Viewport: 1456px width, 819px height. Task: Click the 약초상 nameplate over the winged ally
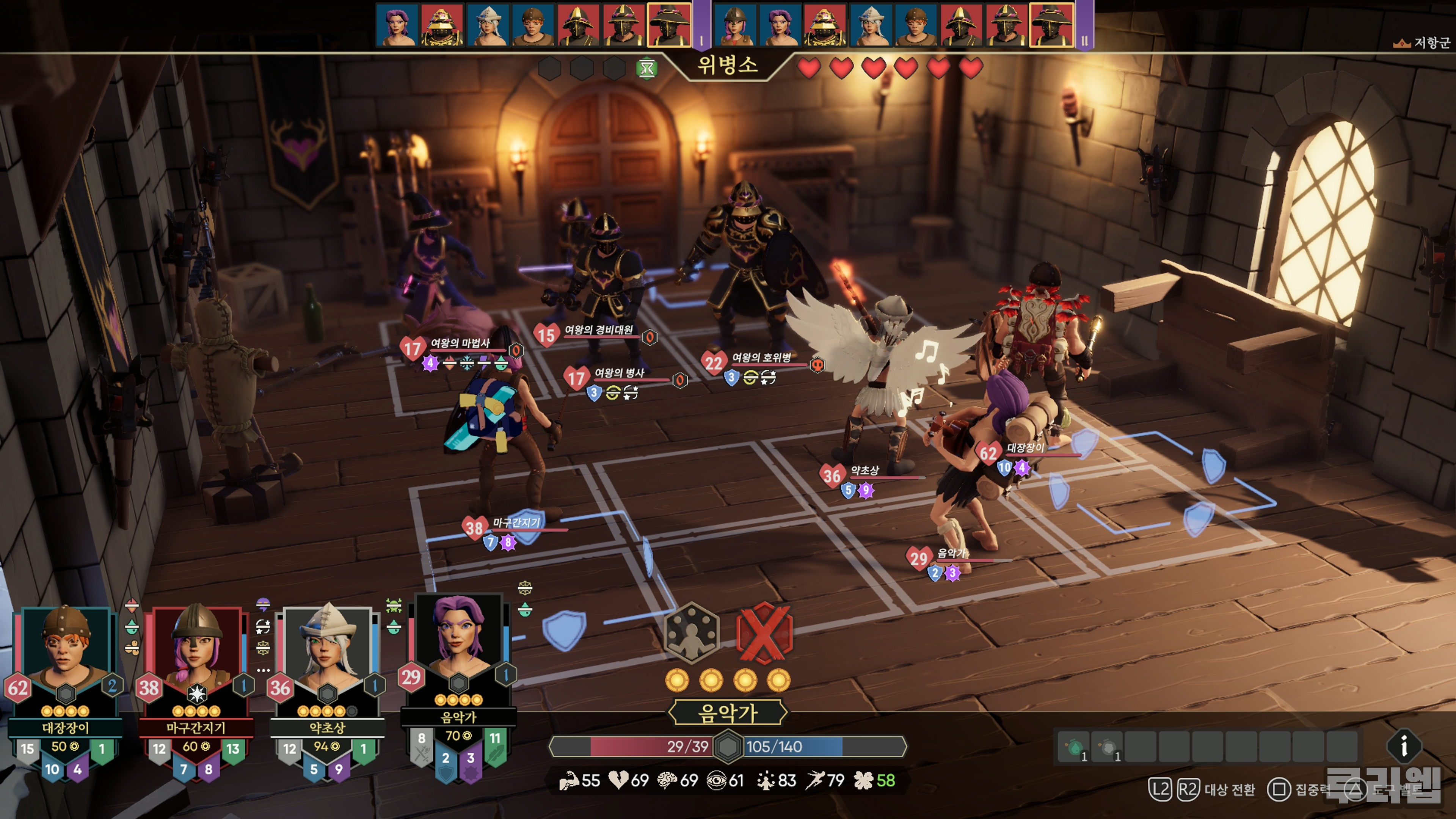[x=865, y=471]
